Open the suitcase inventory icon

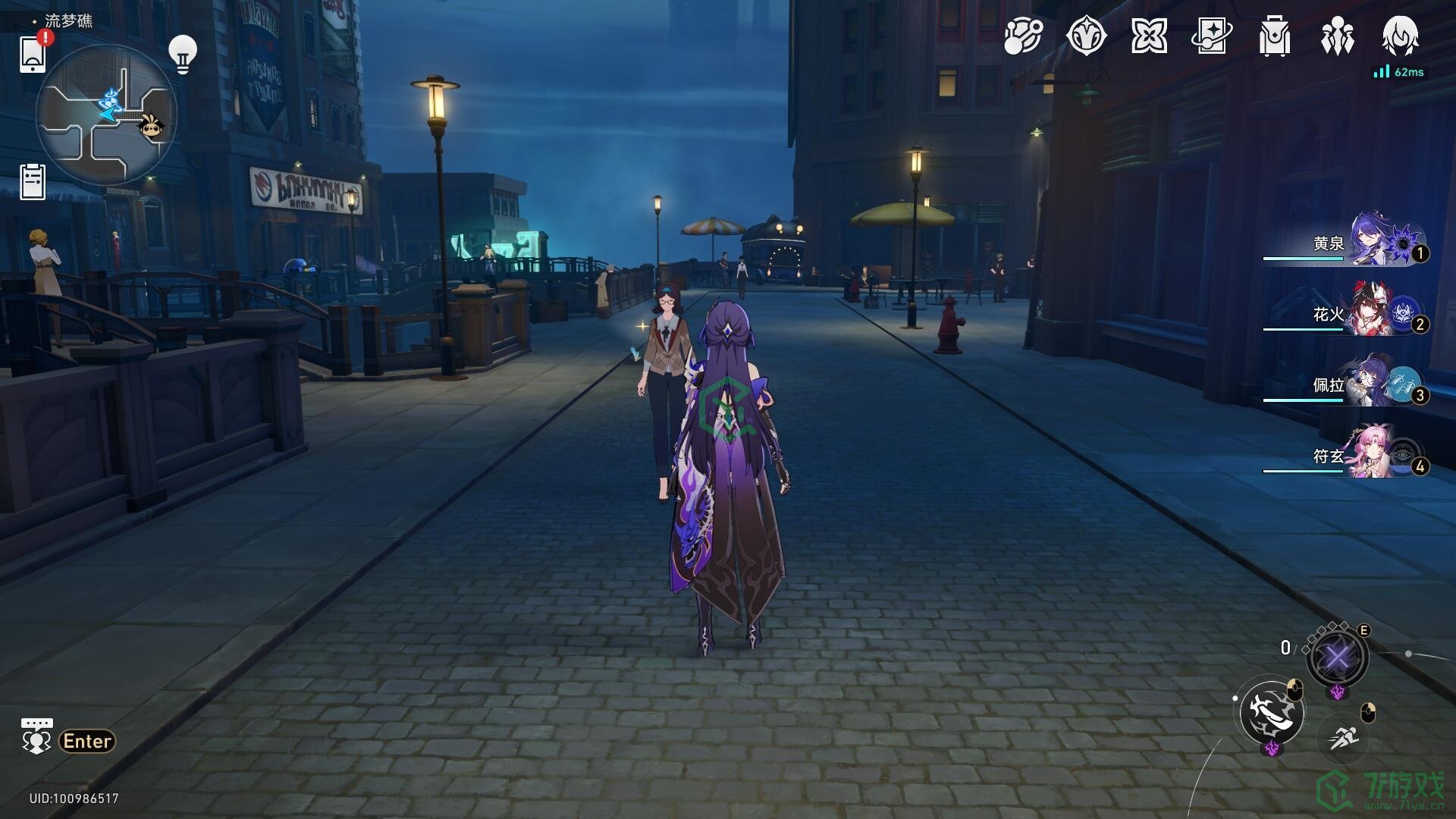point(1274,36)
